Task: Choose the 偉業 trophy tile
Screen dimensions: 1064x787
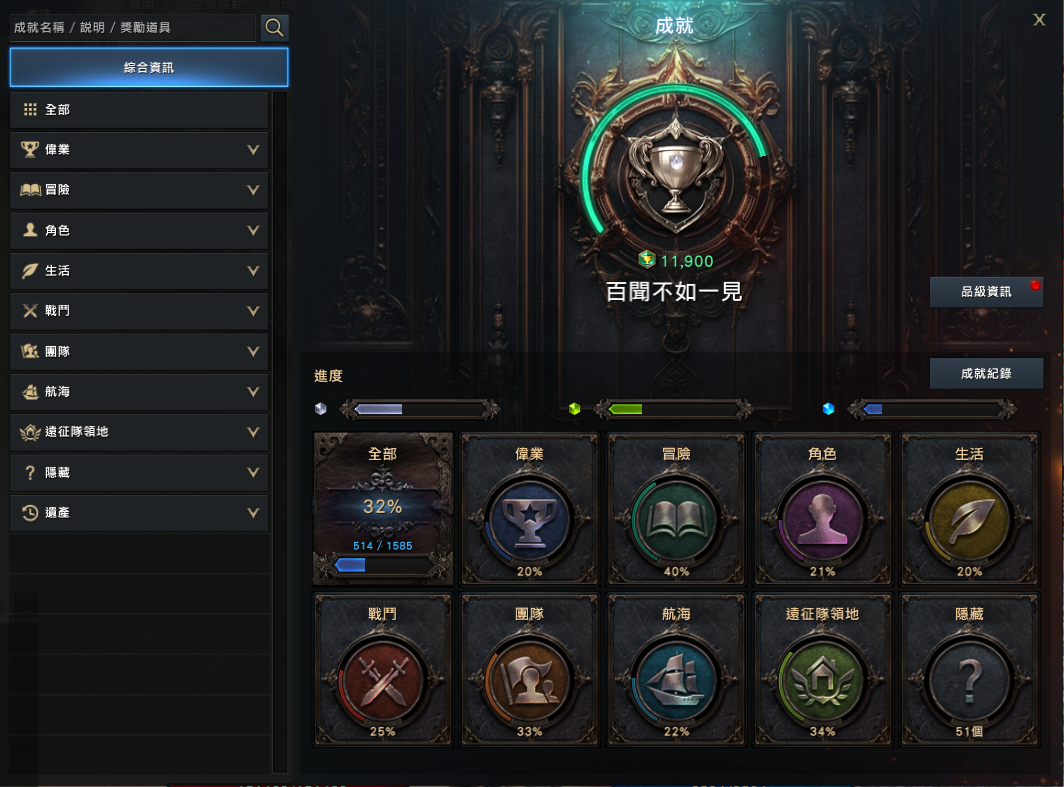Action: coord(529,508)
